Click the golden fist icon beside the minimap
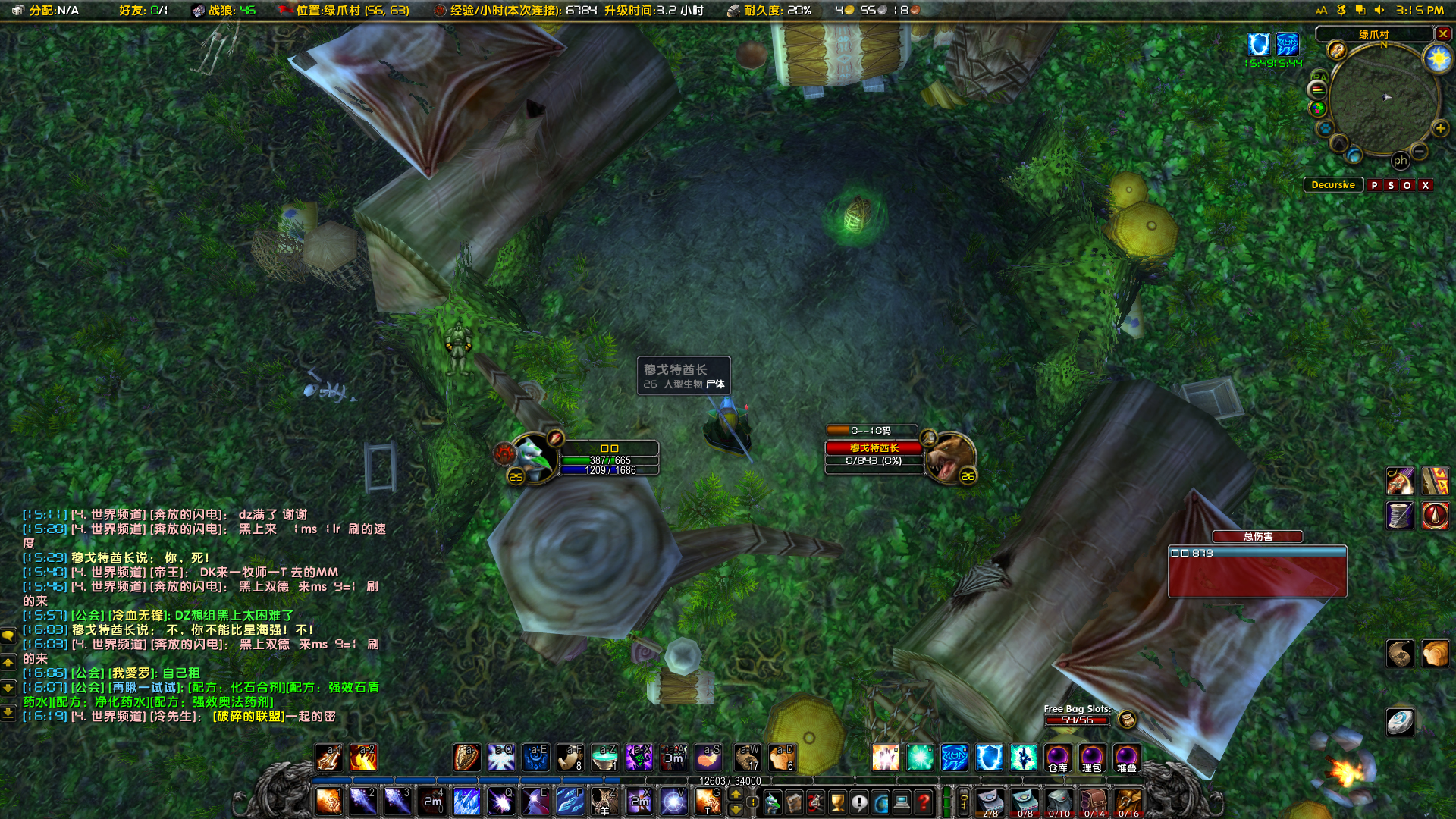The height and width of the screenshot is (819, 1456). coord(1336,51)
